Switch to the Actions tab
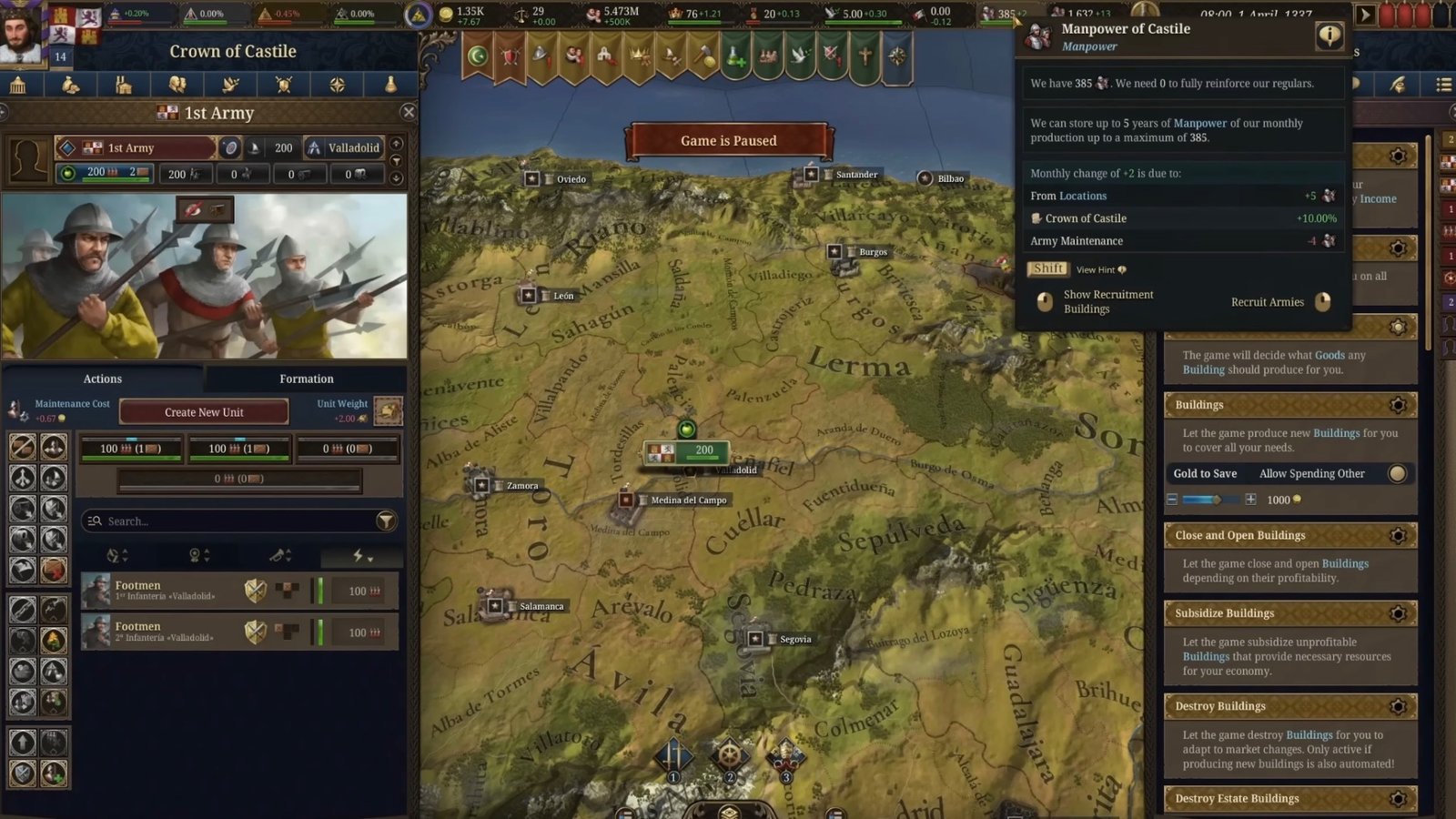Screen dimensions: 1456x819 point(102,379)
